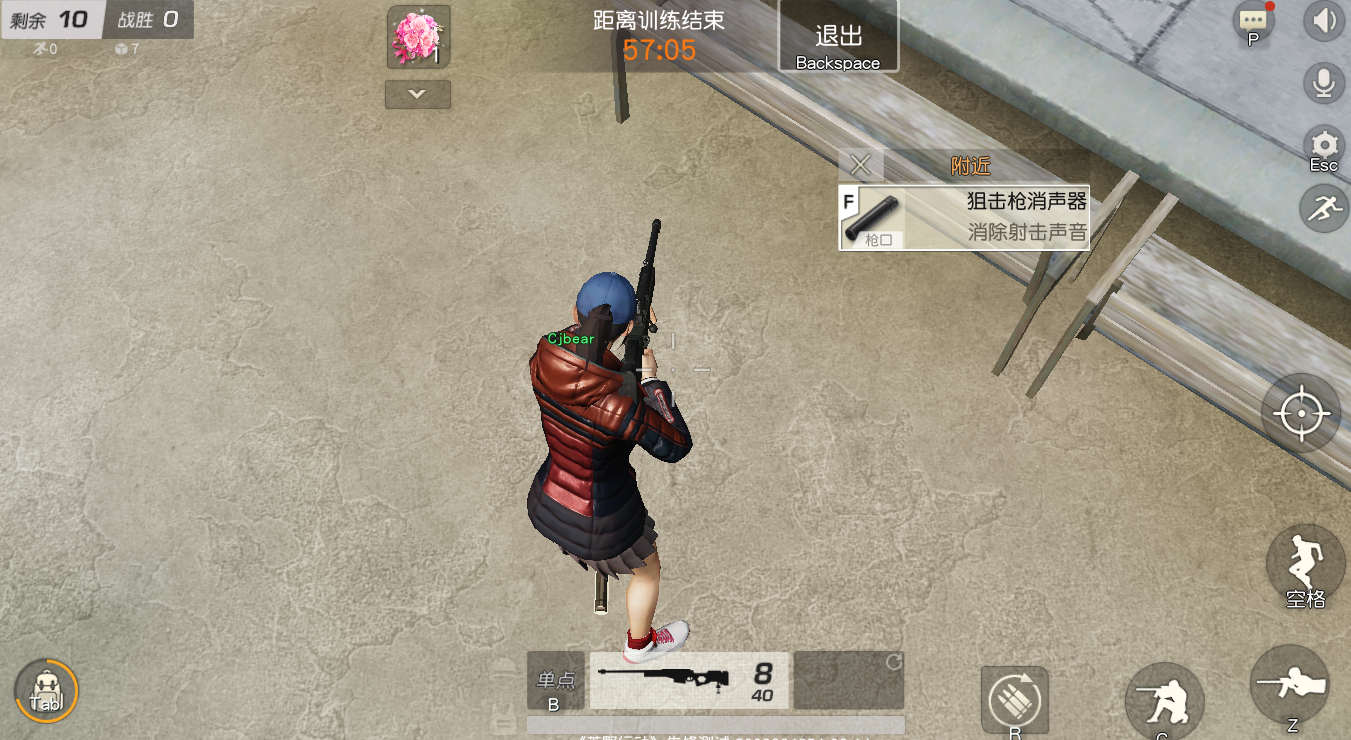
Task: Close the nearby items panel with X
Action: 860,165
